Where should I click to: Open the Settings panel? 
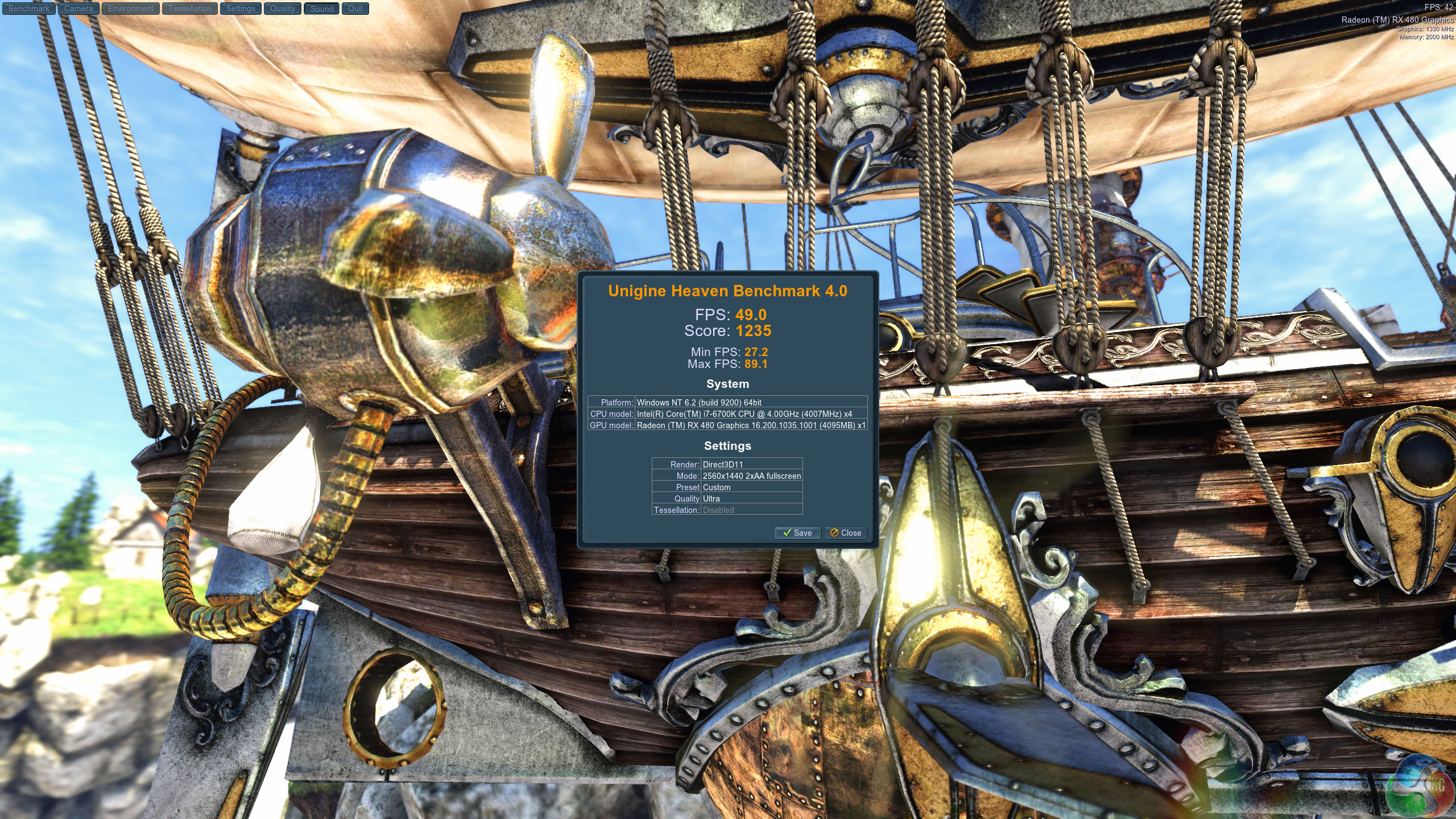tap(241, 9)
